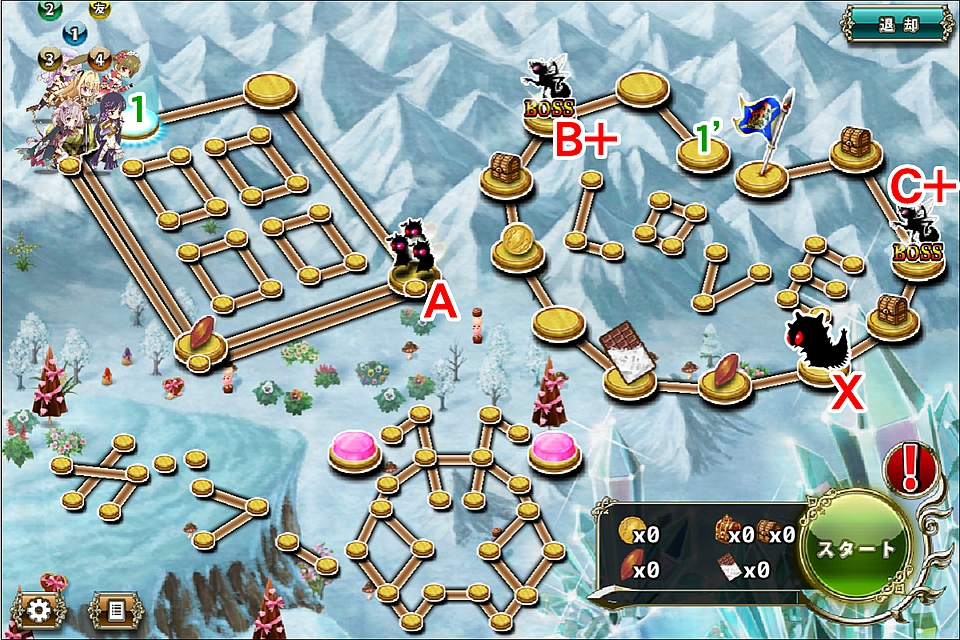Open the gear settings icon
The height and width of the screenshot is (640, 960).
tap(40, 609)
